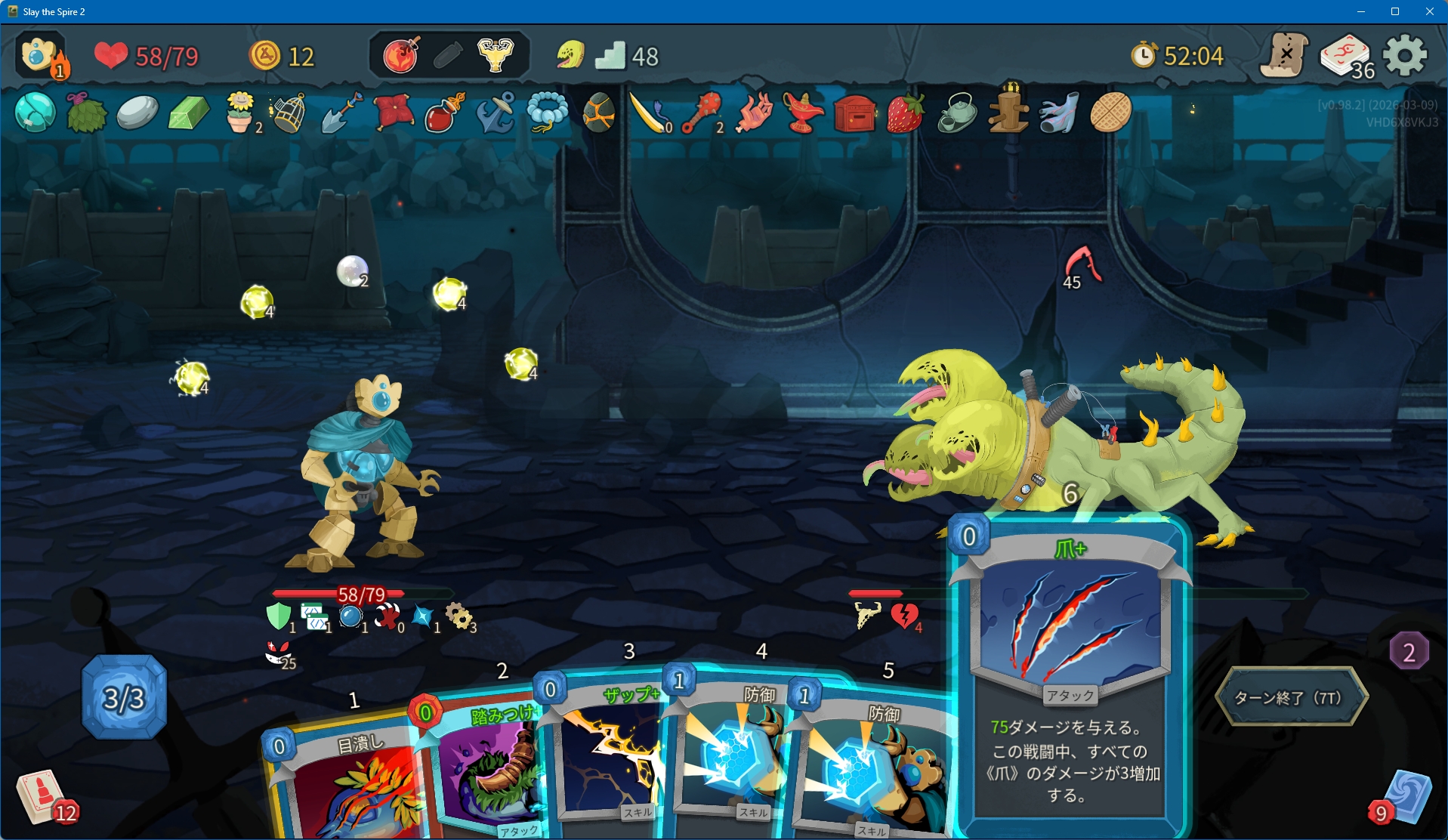
Task: View the full deck of 36 cards
Action: tap(1346, 56)
